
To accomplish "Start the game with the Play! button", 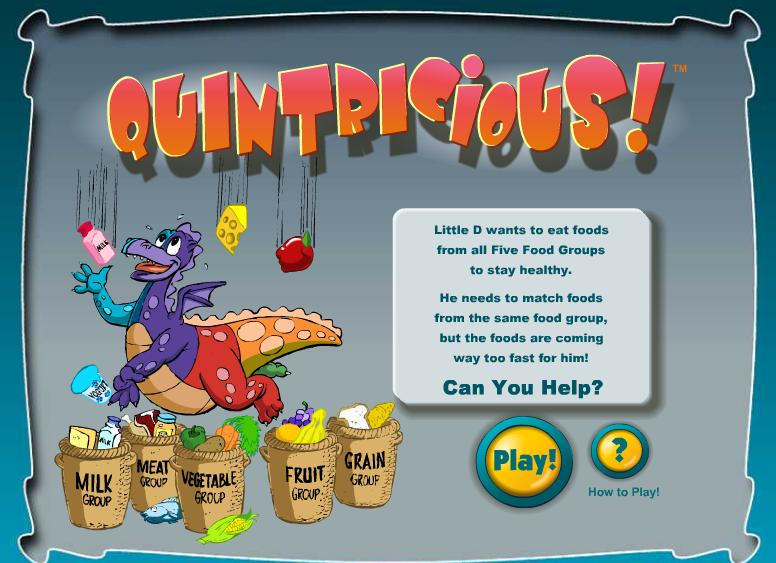I will [524, 461].
